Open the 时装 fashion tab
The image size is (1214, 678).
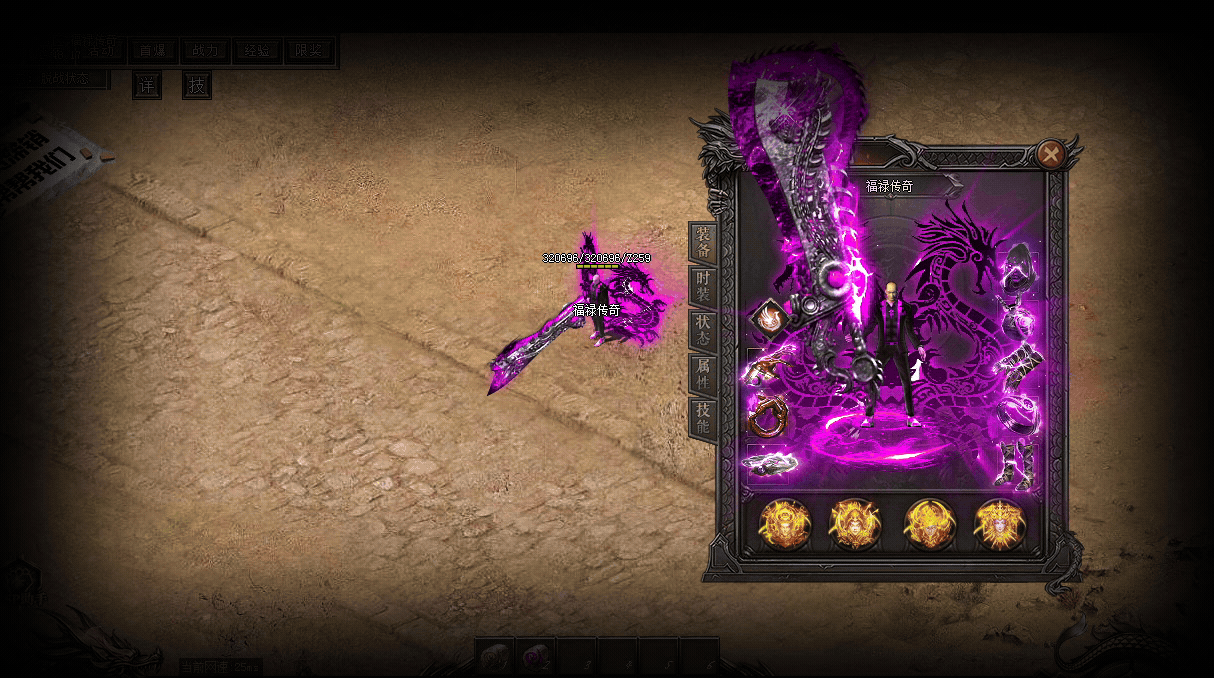(x=703, y=288)
